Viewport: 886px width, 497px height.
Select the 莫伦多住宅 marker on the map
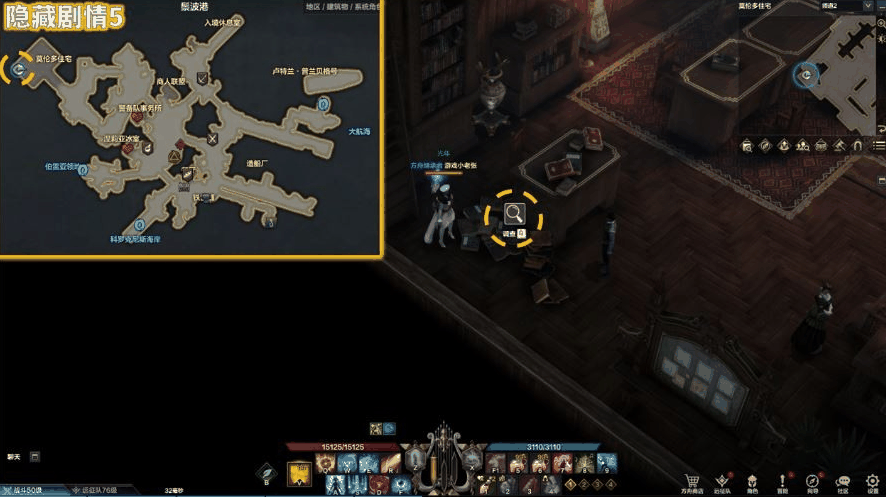[18, 67]
